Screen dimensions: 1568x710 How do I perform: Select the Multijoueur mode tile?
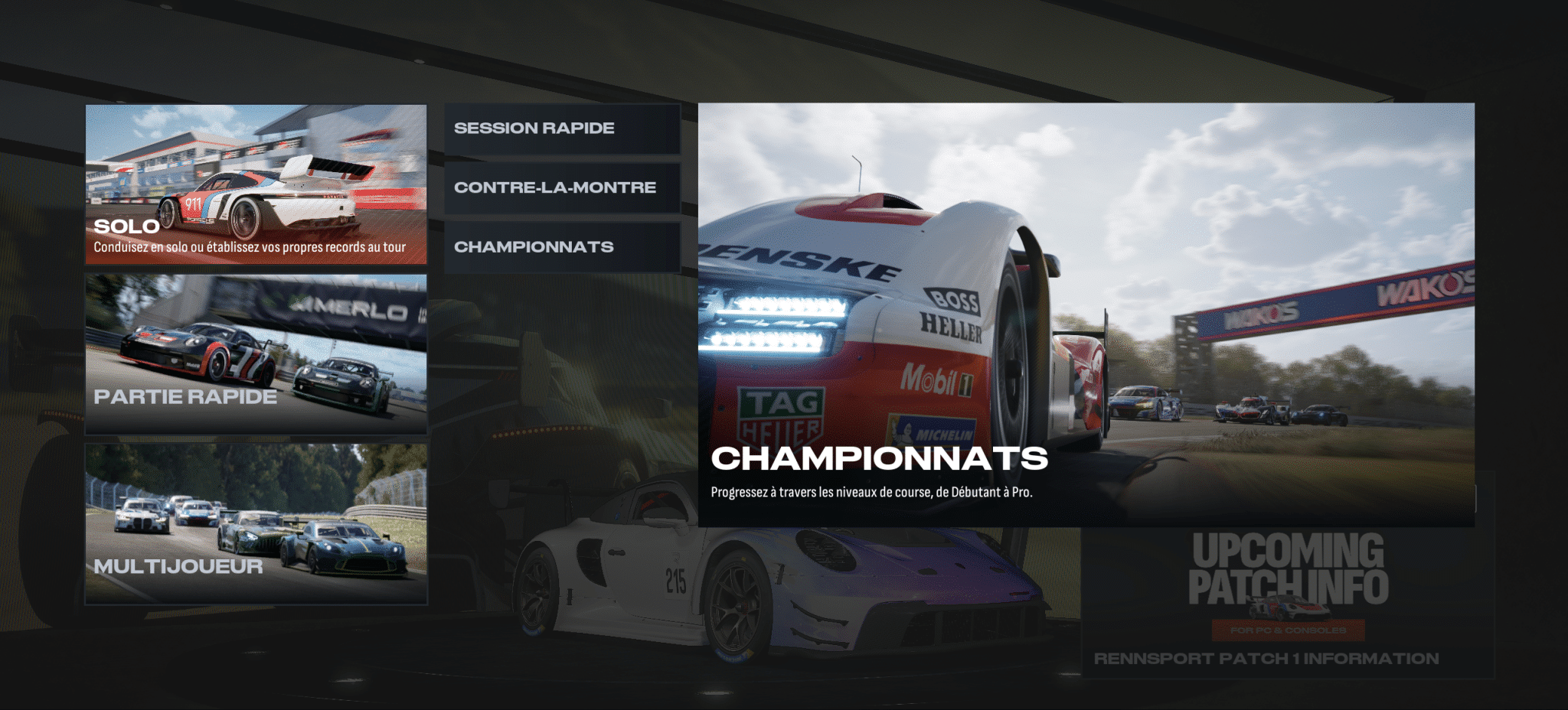click(x=256, y=524)
